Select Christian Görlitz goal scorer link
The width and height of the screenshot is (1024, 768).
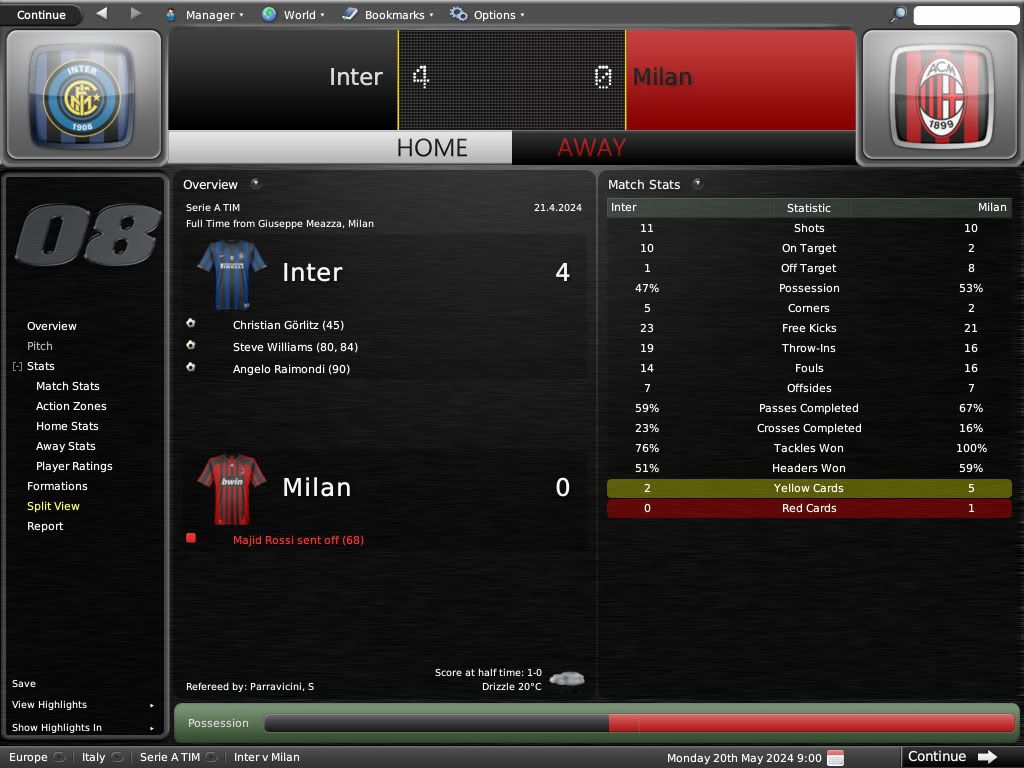click(x=288, y=325)
